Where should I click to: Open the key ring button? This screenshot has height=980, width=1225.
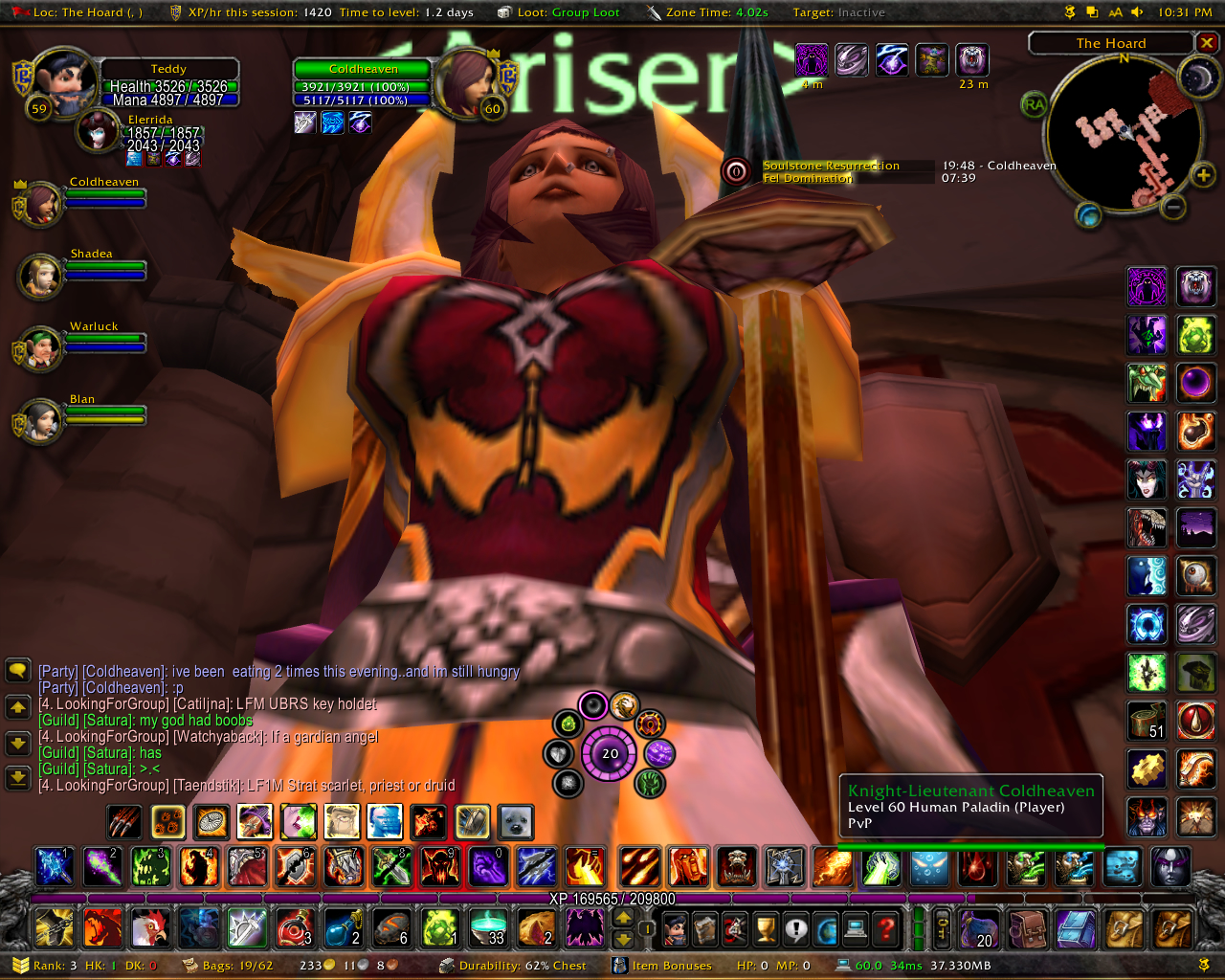tap(943, 927)
